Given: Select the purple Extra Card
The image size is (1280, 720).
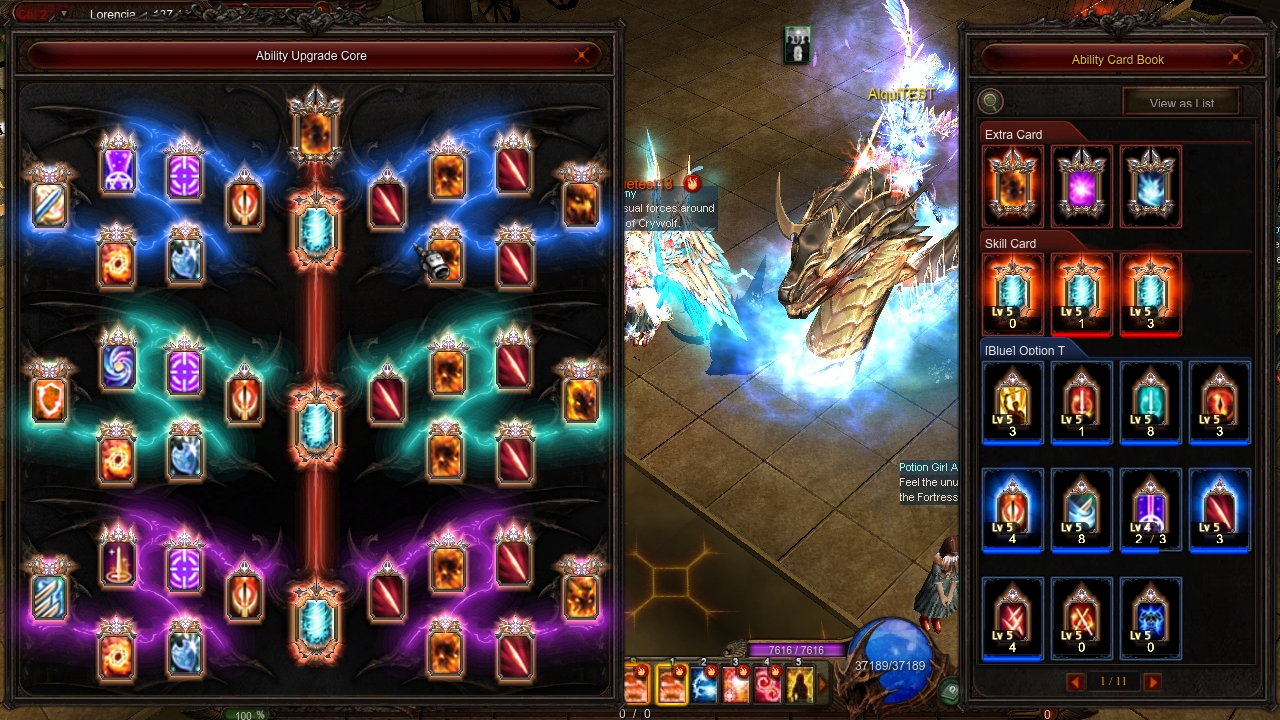Looking at the screenshot, I should coord(1082,187).
